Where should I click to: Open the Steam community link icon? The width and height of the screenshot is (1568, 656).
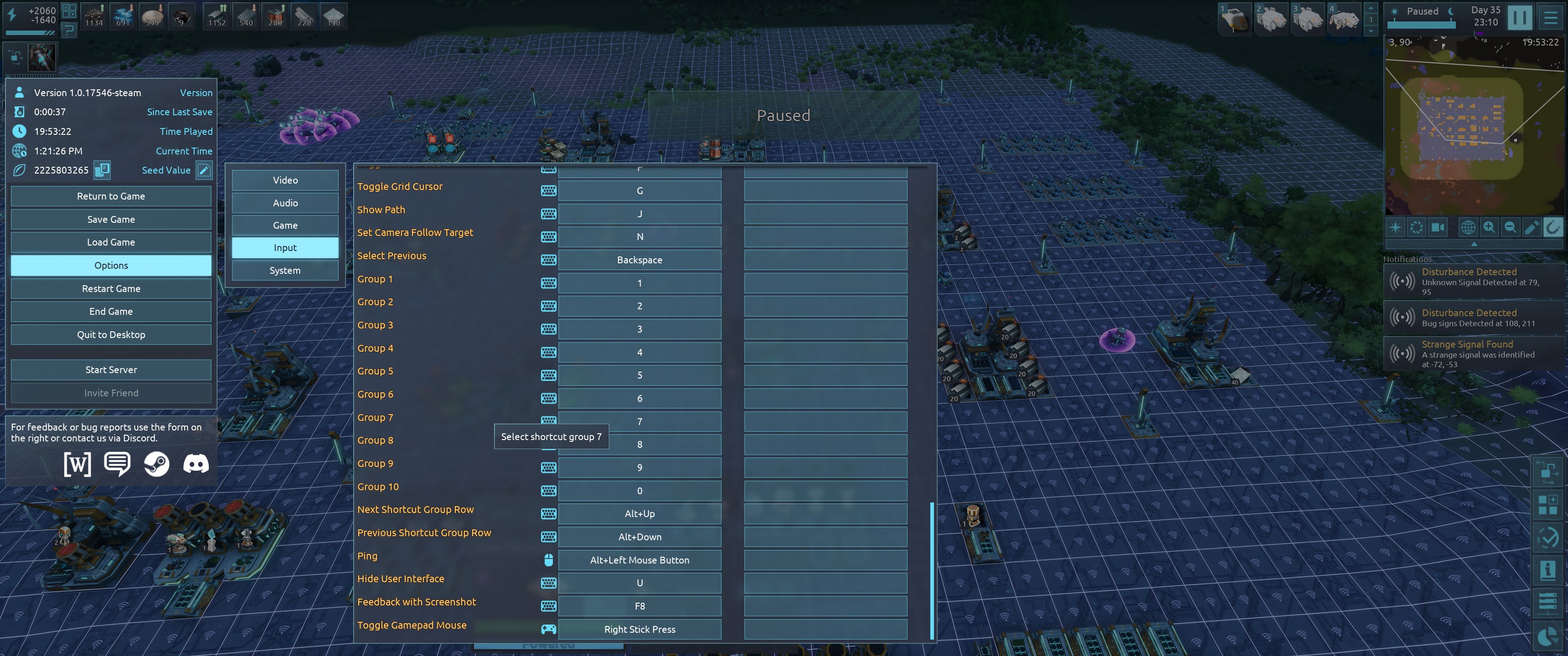(156, 464)
